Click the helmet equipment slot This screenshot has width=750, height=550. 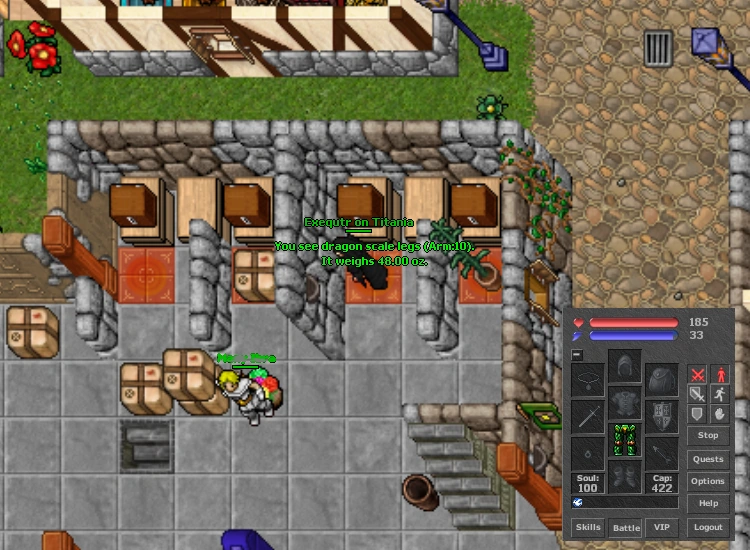point(625,366)
